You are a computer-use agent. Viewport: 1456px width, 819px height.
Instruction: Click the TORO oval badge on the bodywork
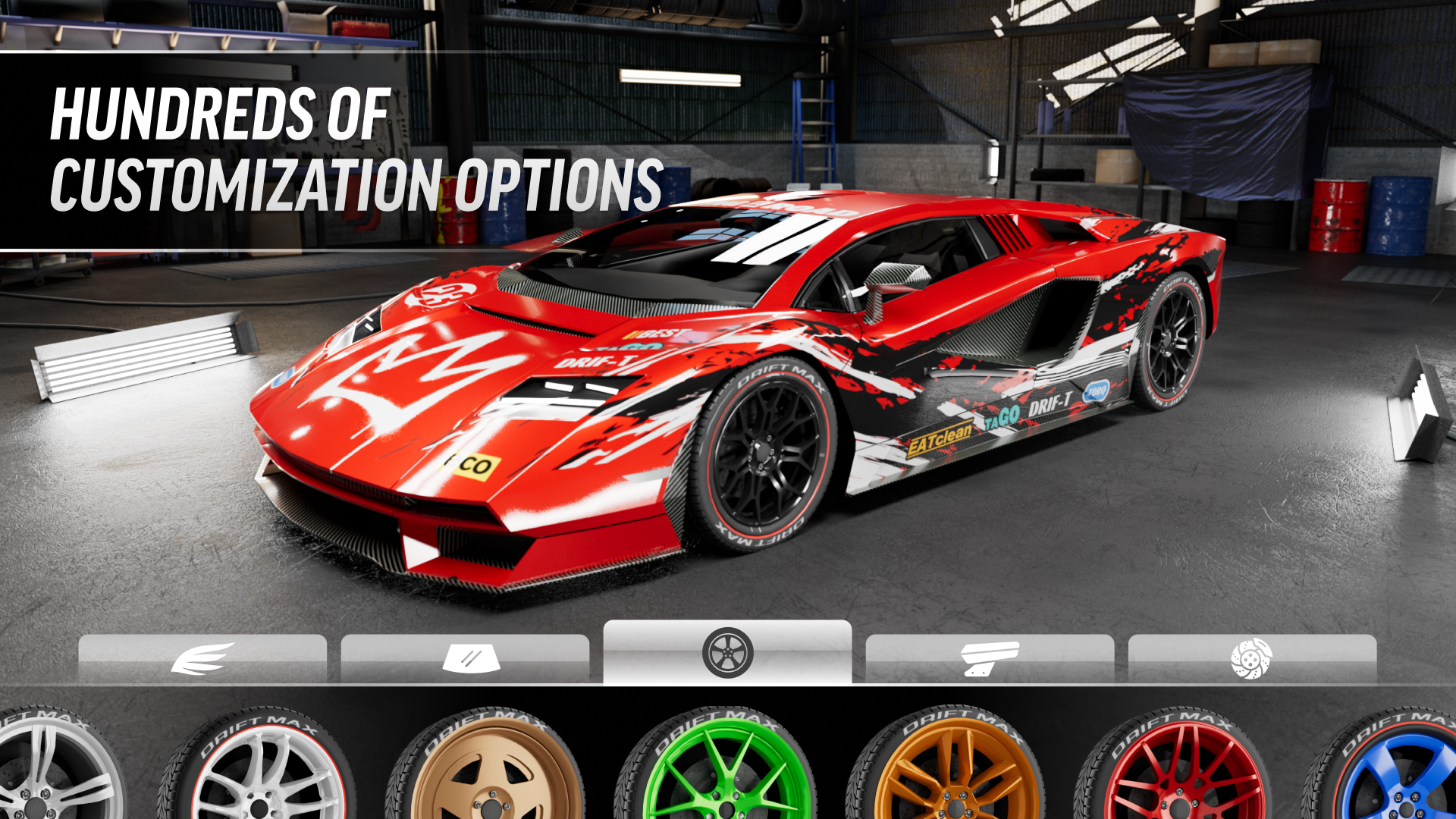coord(1094,392)
